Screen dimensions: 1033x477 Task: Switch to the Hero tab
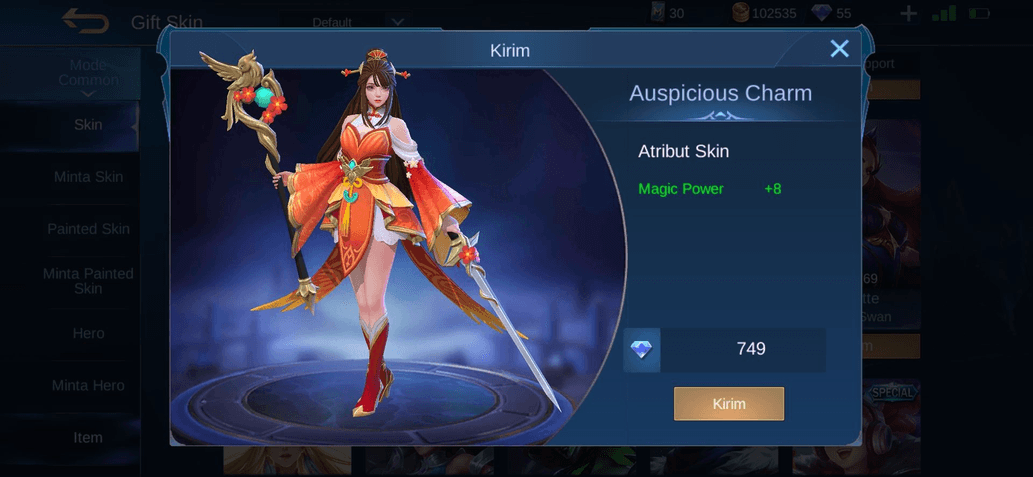click(x=88, y=333)
